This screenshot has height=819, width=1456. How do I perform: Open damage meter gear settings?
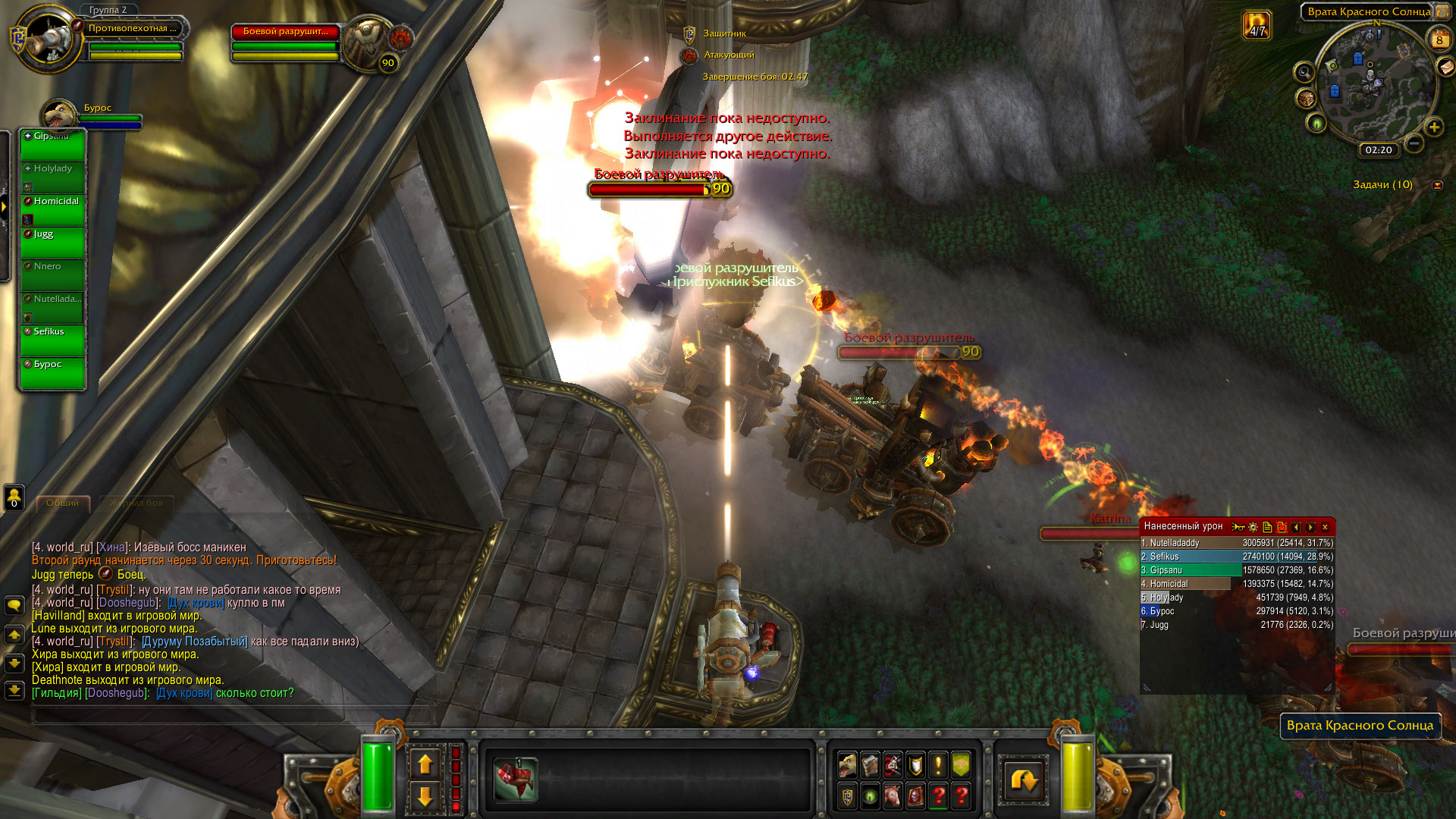pyautogui.click(x=1253, y=527)
